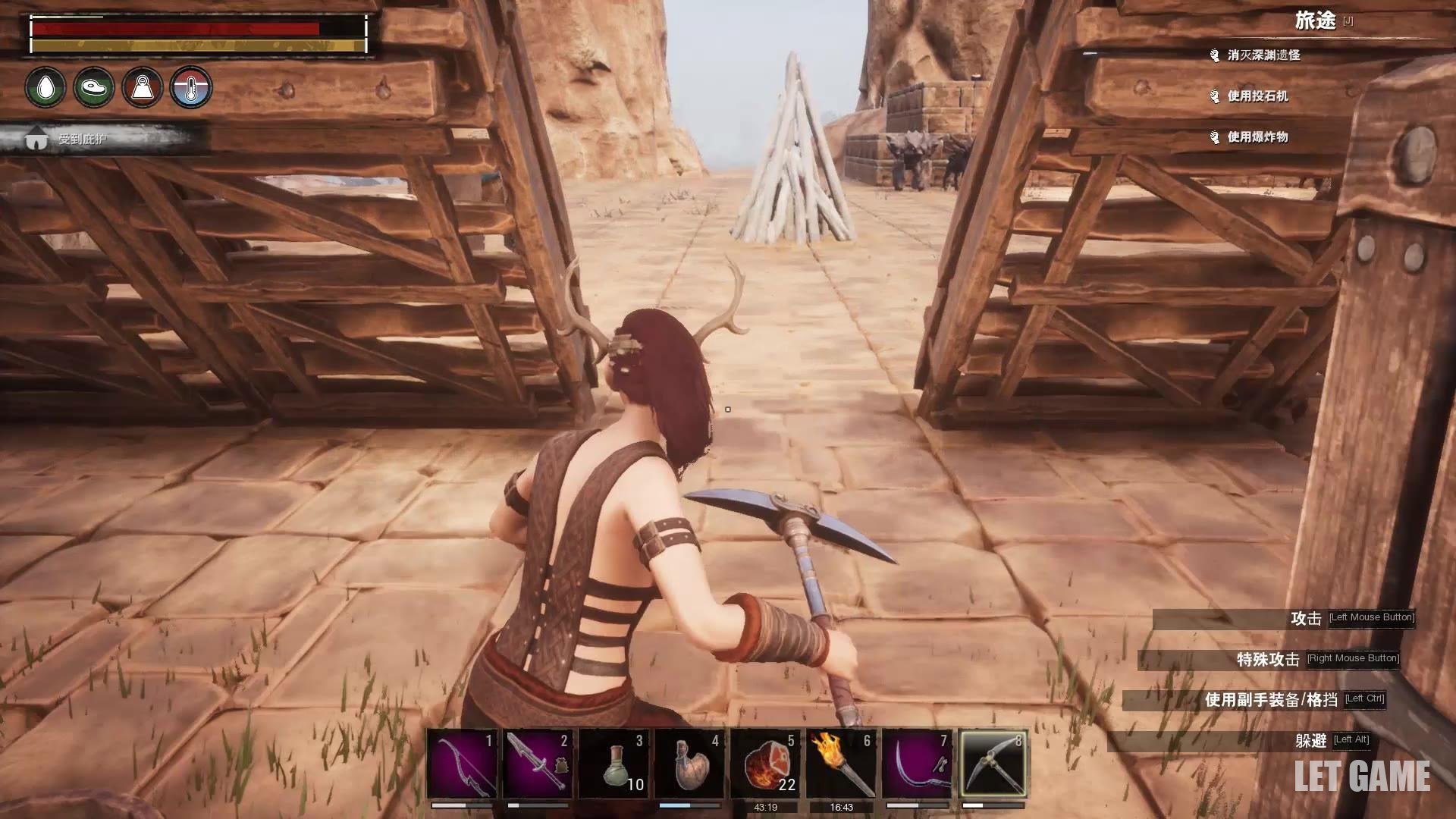Select the sickle in hotbar slot 7
Viewport: 1456px width, 819px height.
(917, 763)
